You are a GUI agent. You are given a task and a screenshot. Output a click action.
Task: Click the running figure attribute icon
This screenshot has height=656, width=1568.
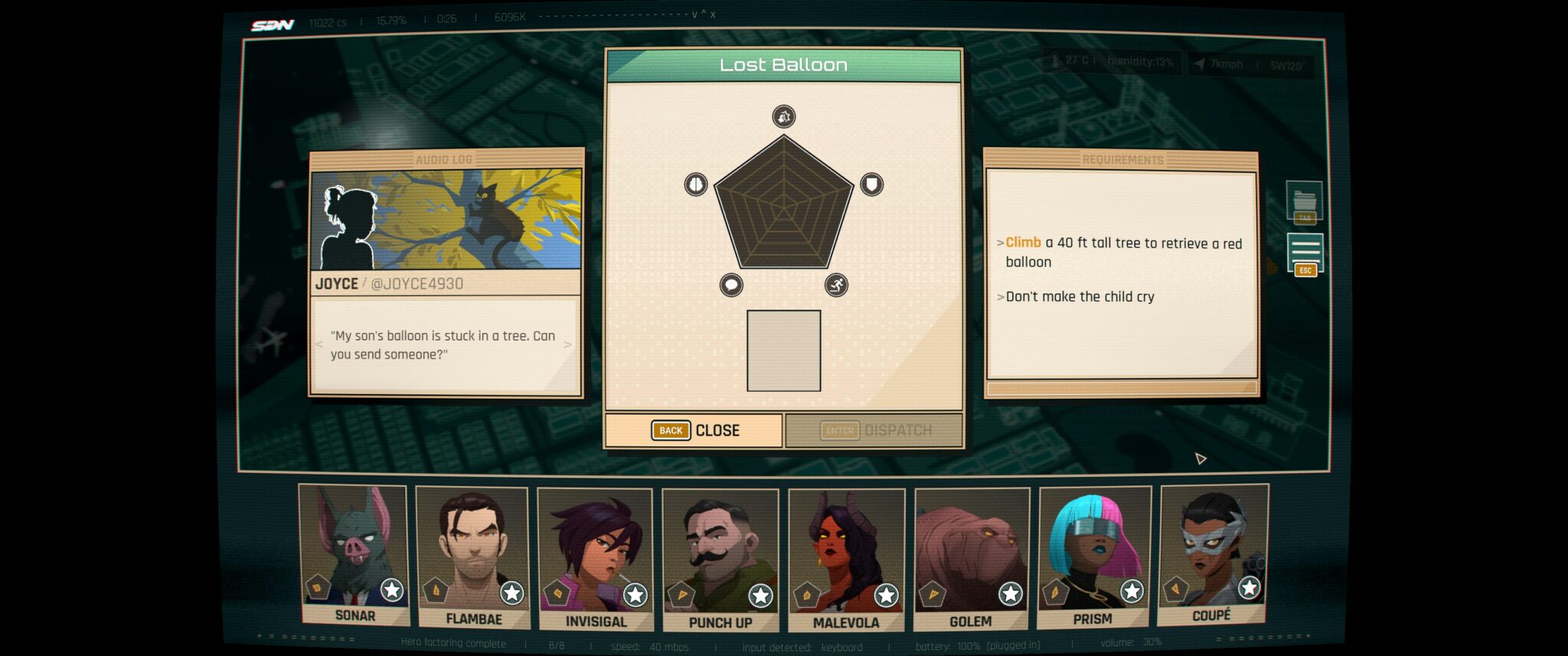(x=836, y=286)
